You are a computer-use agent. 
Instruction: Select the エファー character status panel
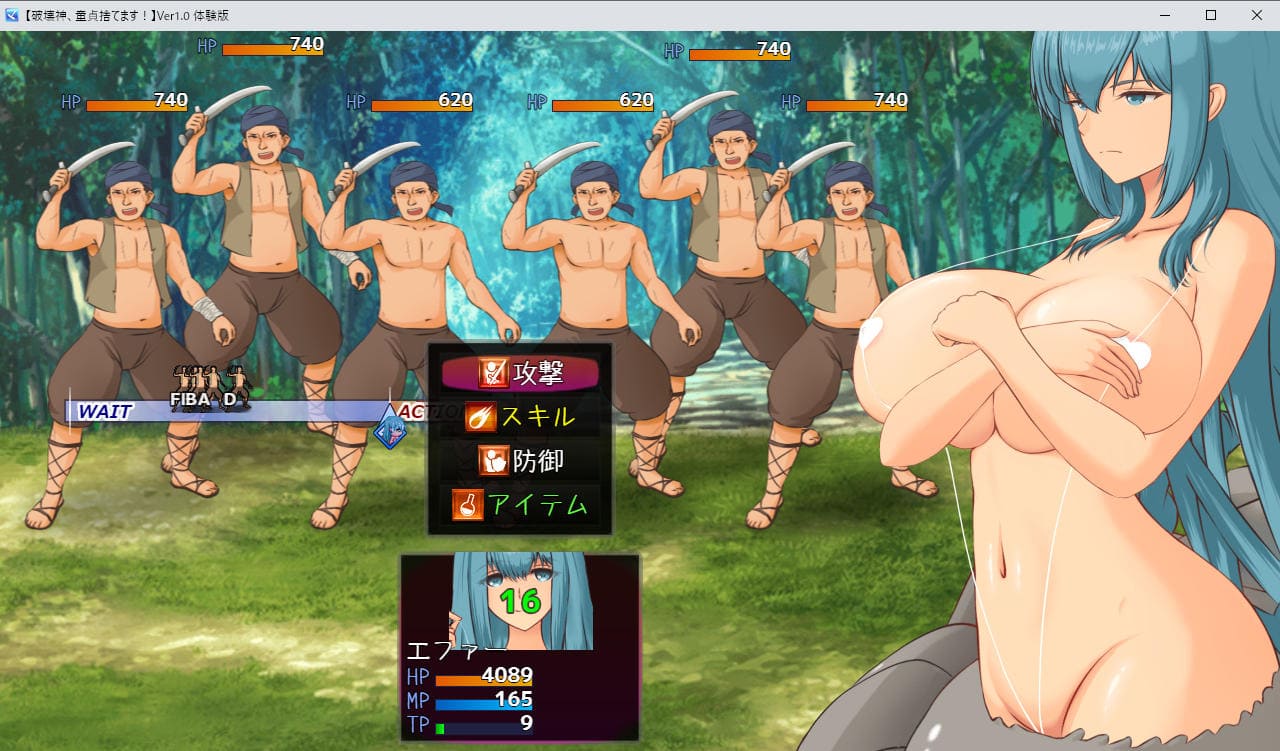pos(519,648)
